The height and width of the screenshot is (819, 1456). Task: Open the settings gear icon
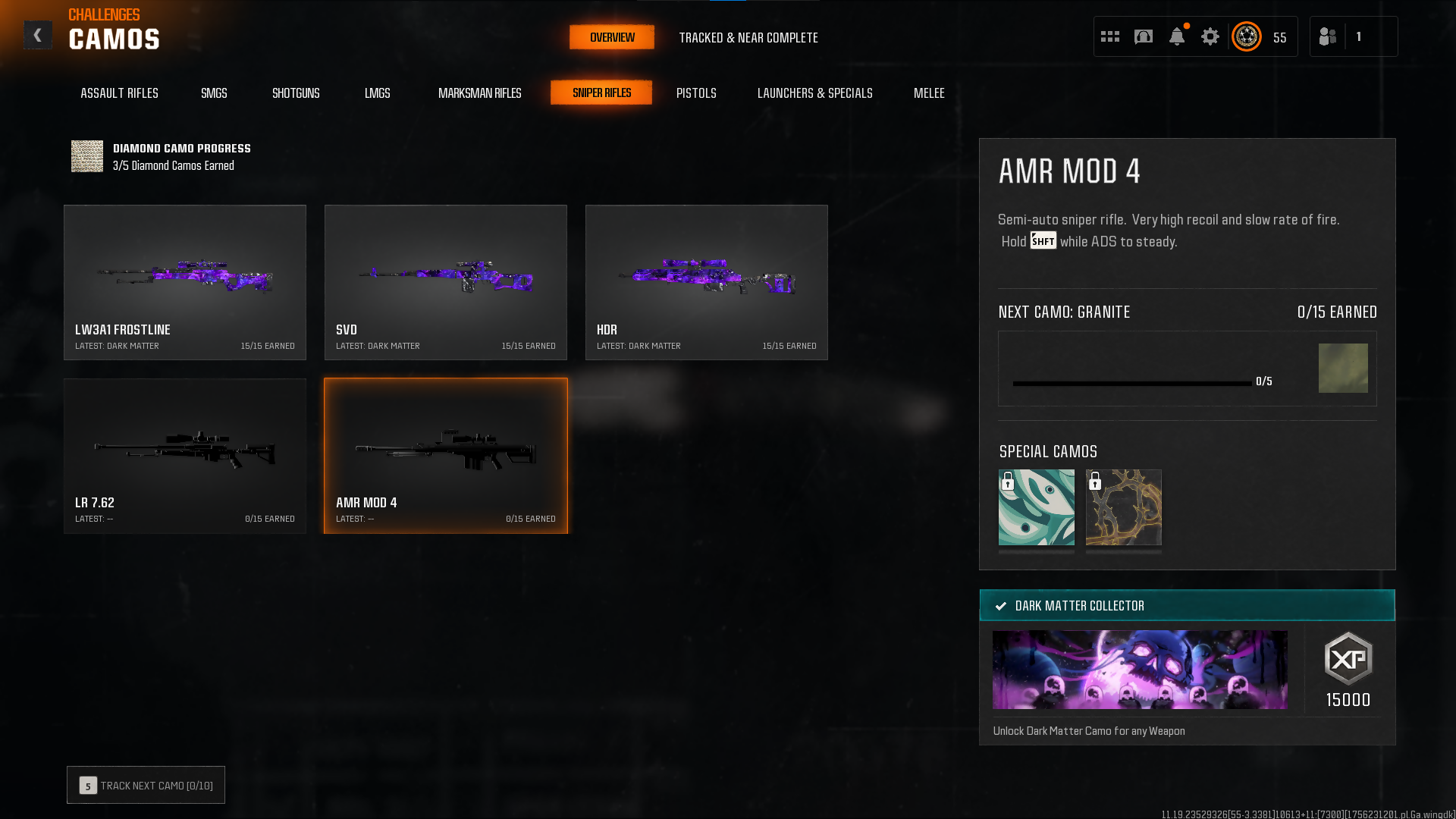pyautogui.click(x=1210, y=36)
